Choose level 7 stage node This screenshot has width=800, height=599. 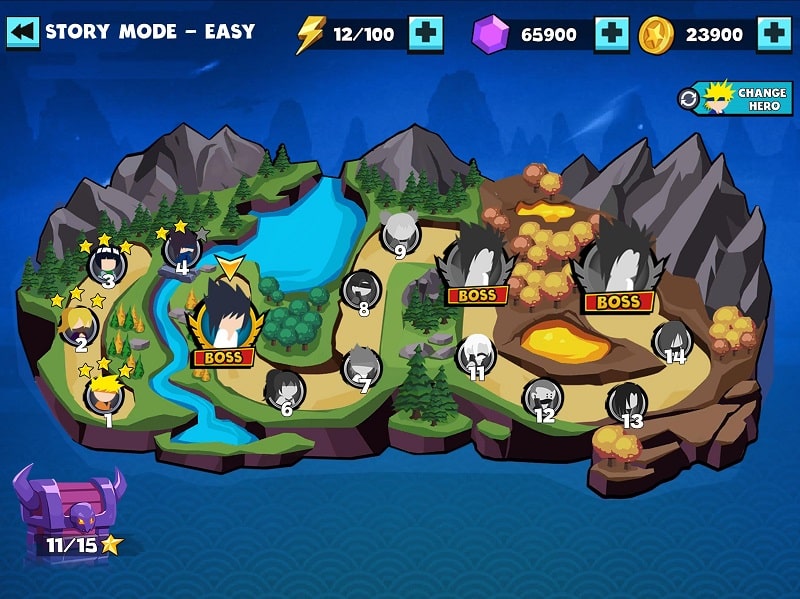(x=362, y=365)
